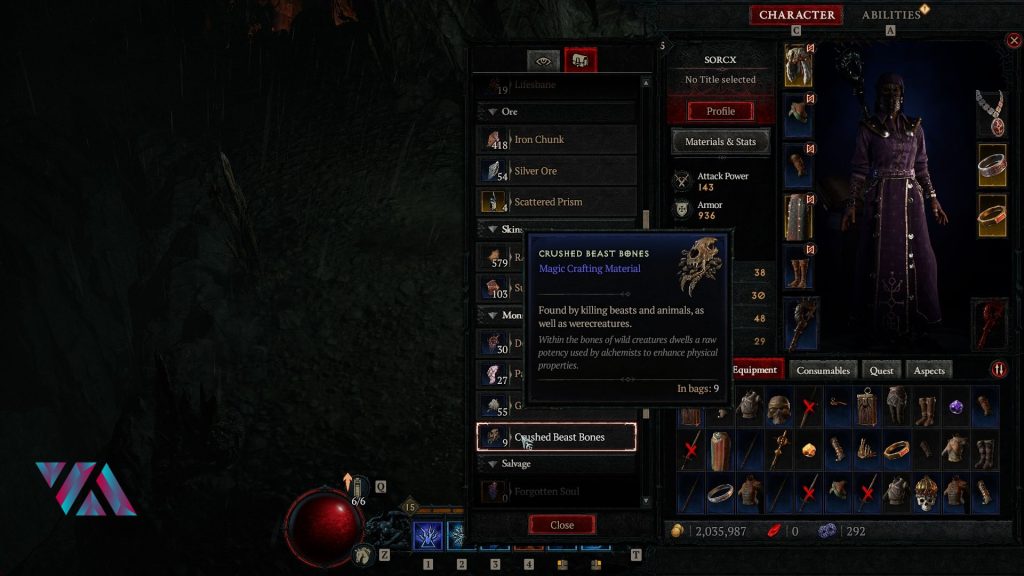Click the sort inventory button
The height and width of the screenshot is (576, 1024).
[999, 370]
